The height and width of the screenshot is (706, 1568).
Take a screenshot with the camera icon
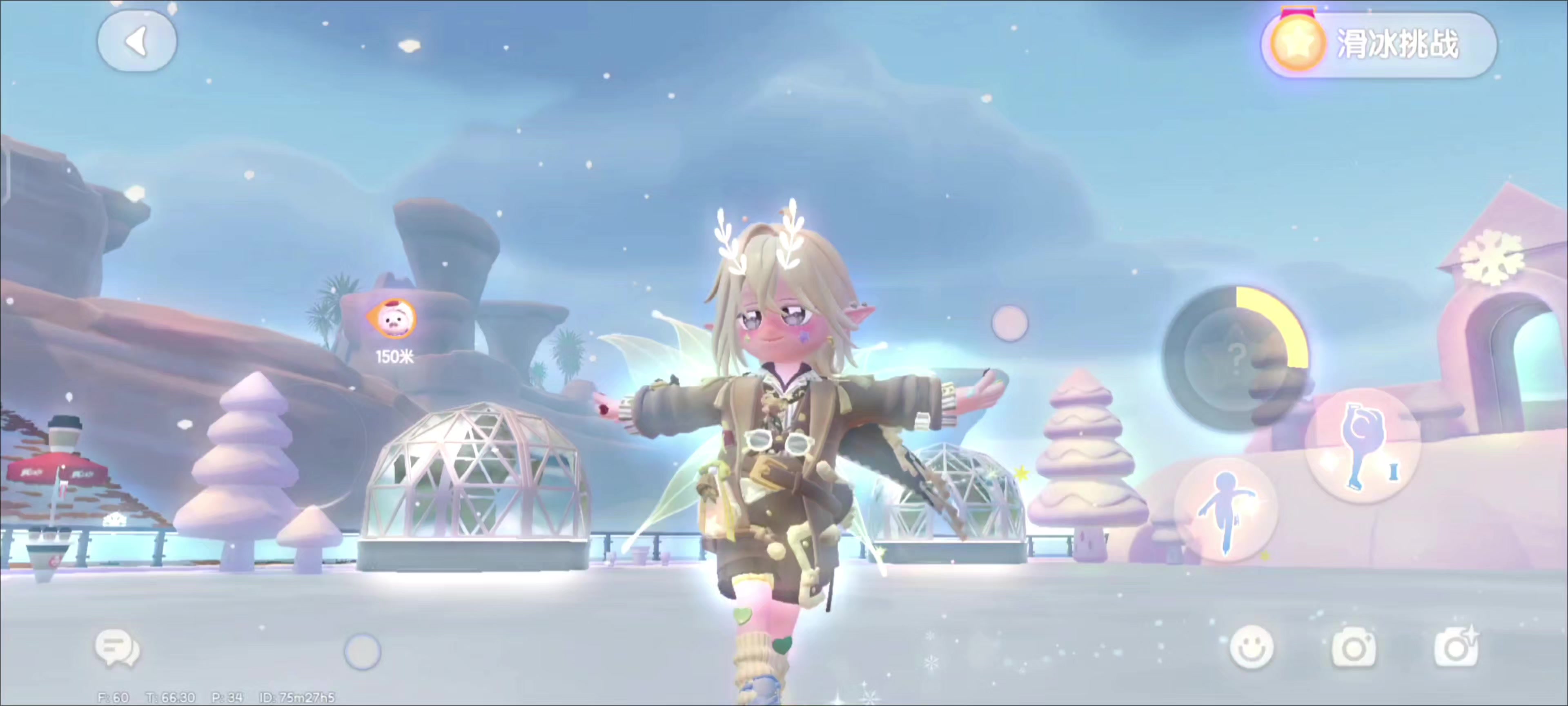coord(1354,649)
